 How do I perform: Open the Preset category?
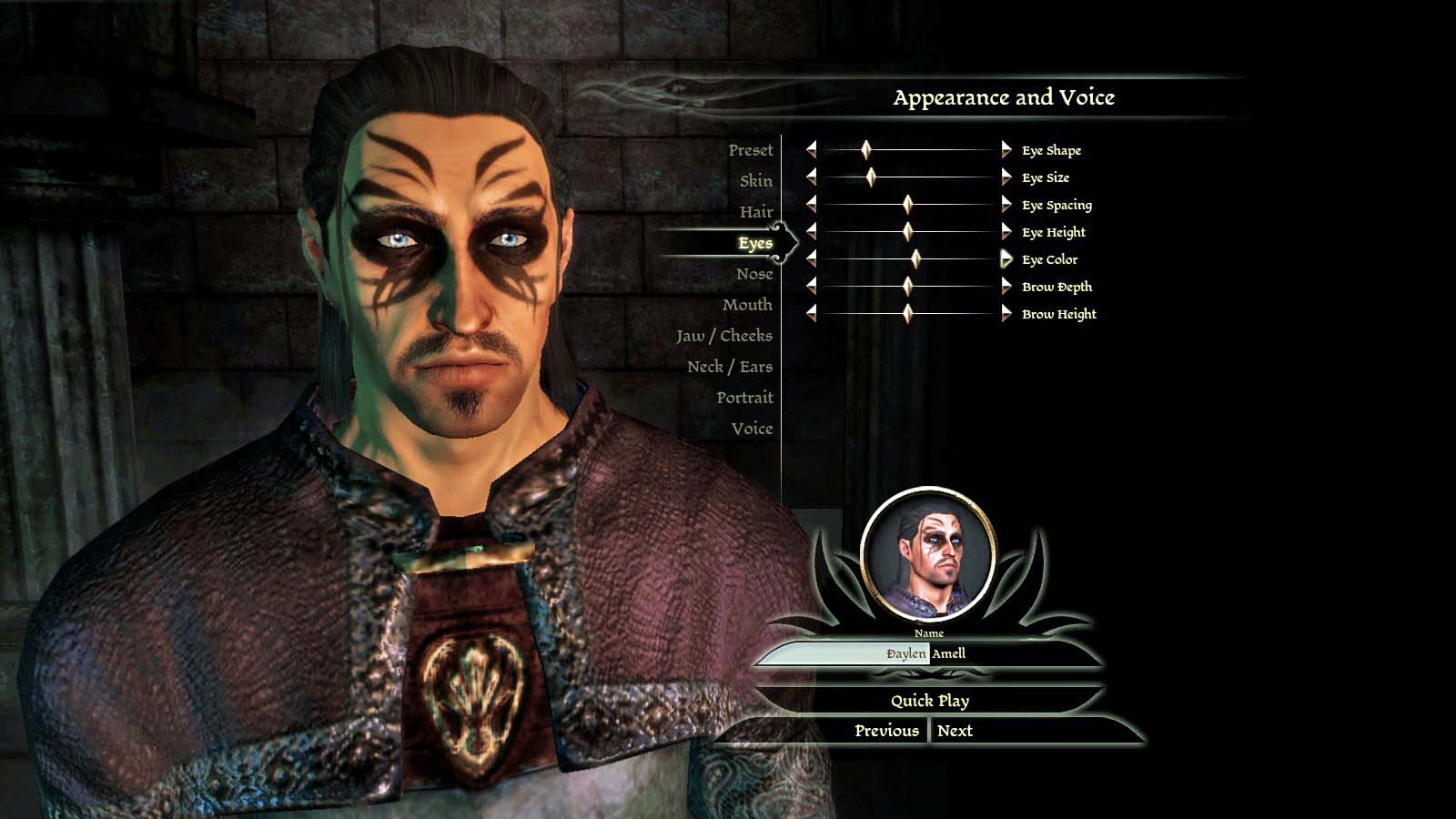[x=750, y=150]
